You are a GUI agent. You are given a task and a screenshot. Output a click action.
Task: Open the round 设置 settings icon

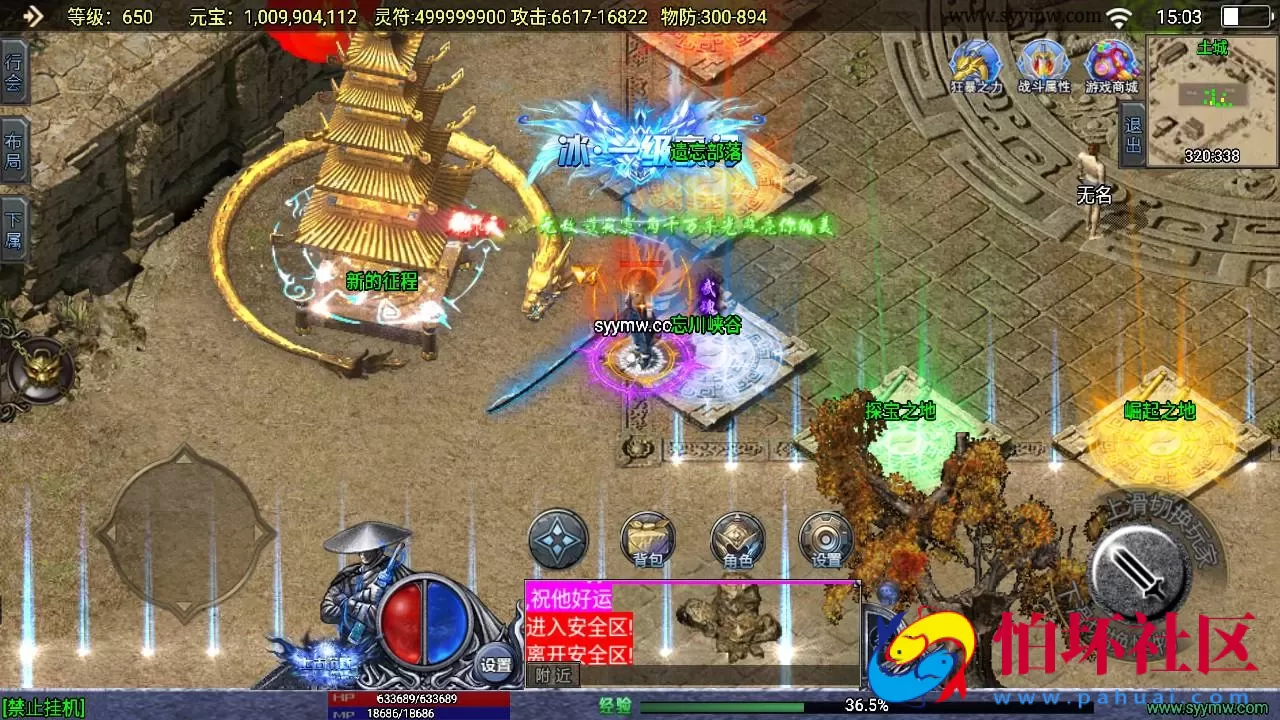point(826,539)
